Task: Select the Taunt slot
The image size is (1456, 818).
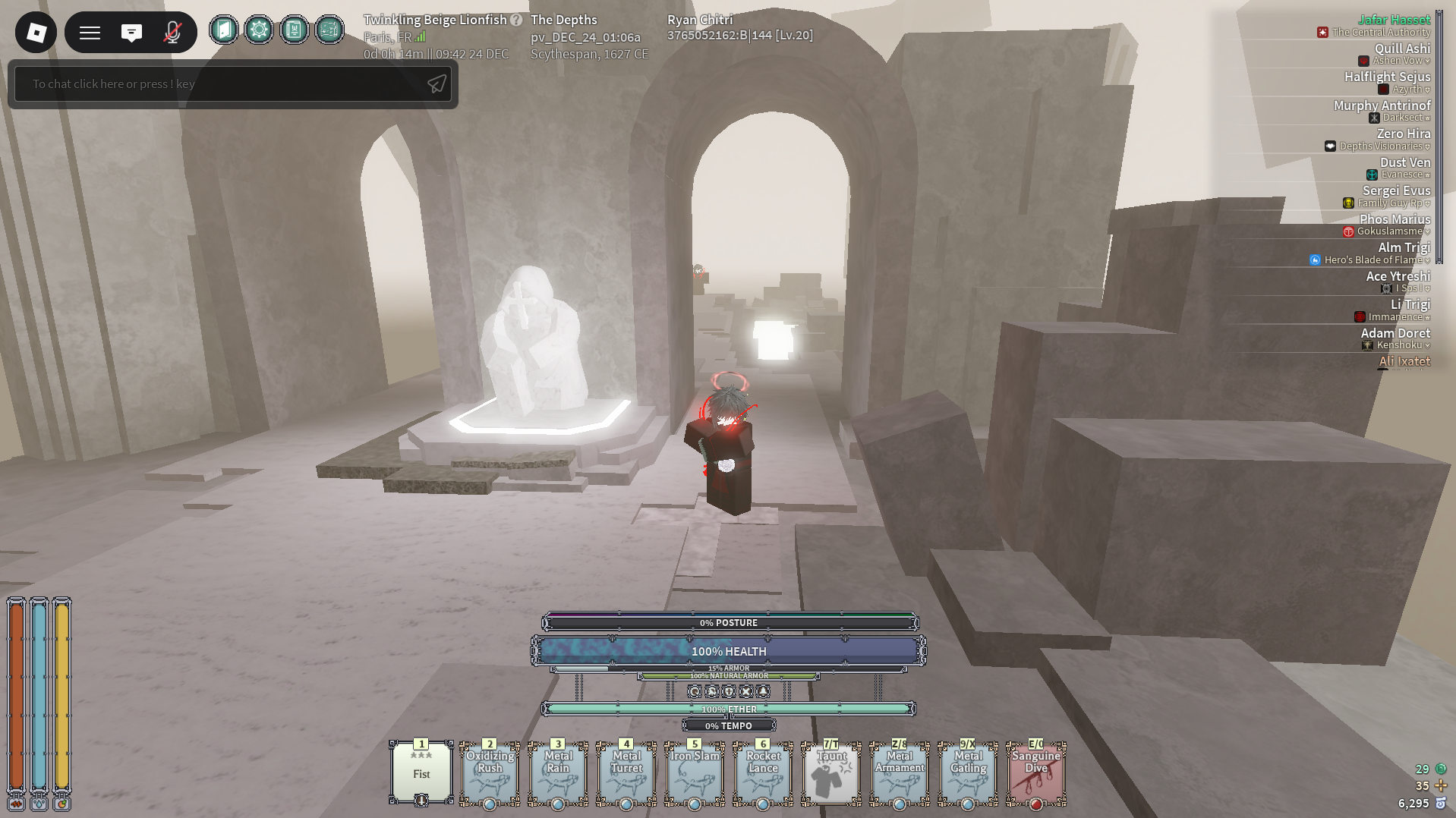Action: click(831, 772)
